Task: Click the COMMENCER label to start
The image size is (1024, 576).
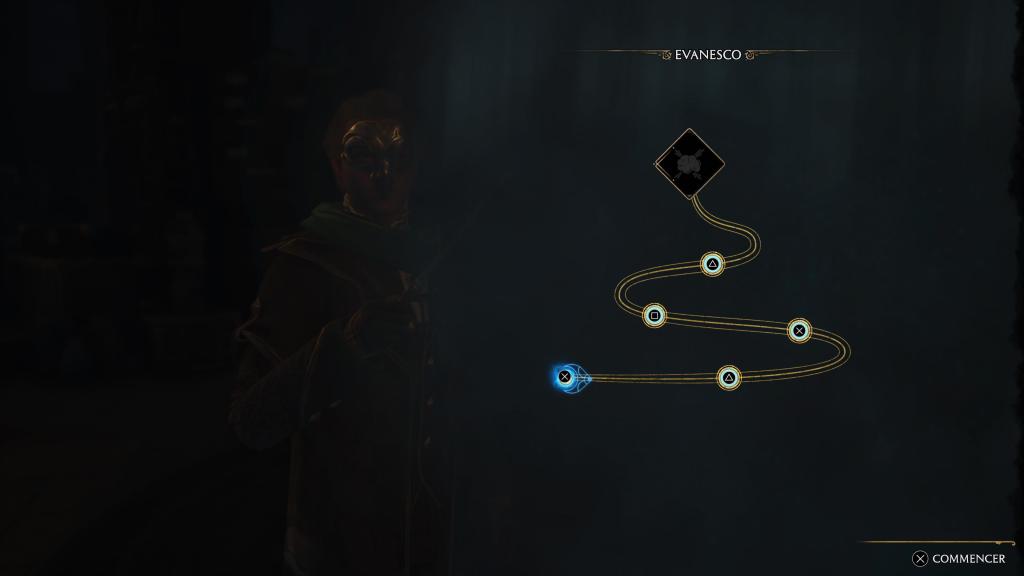Action: [967, 559]
